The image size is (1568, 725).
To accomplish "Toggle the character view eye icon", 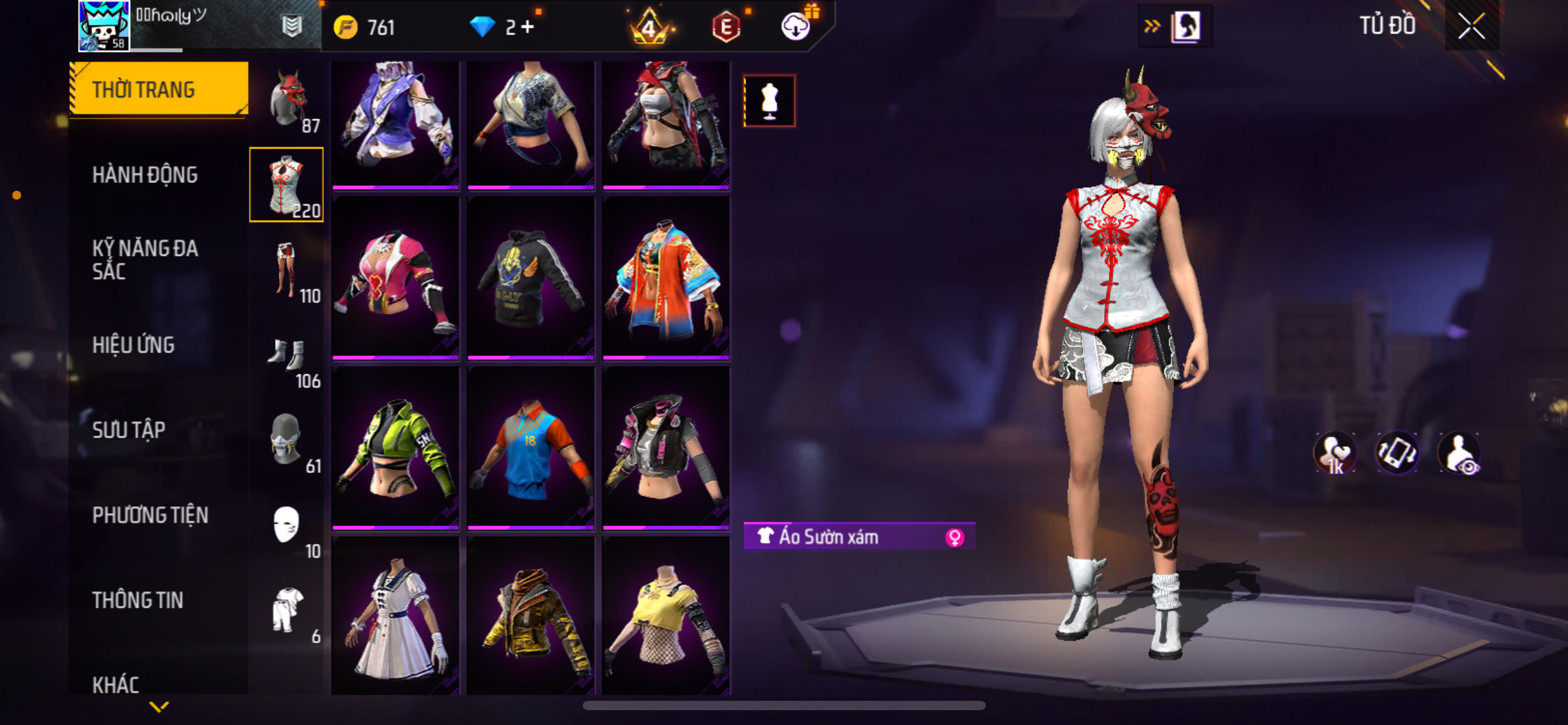I will [x=1460, y=454].
